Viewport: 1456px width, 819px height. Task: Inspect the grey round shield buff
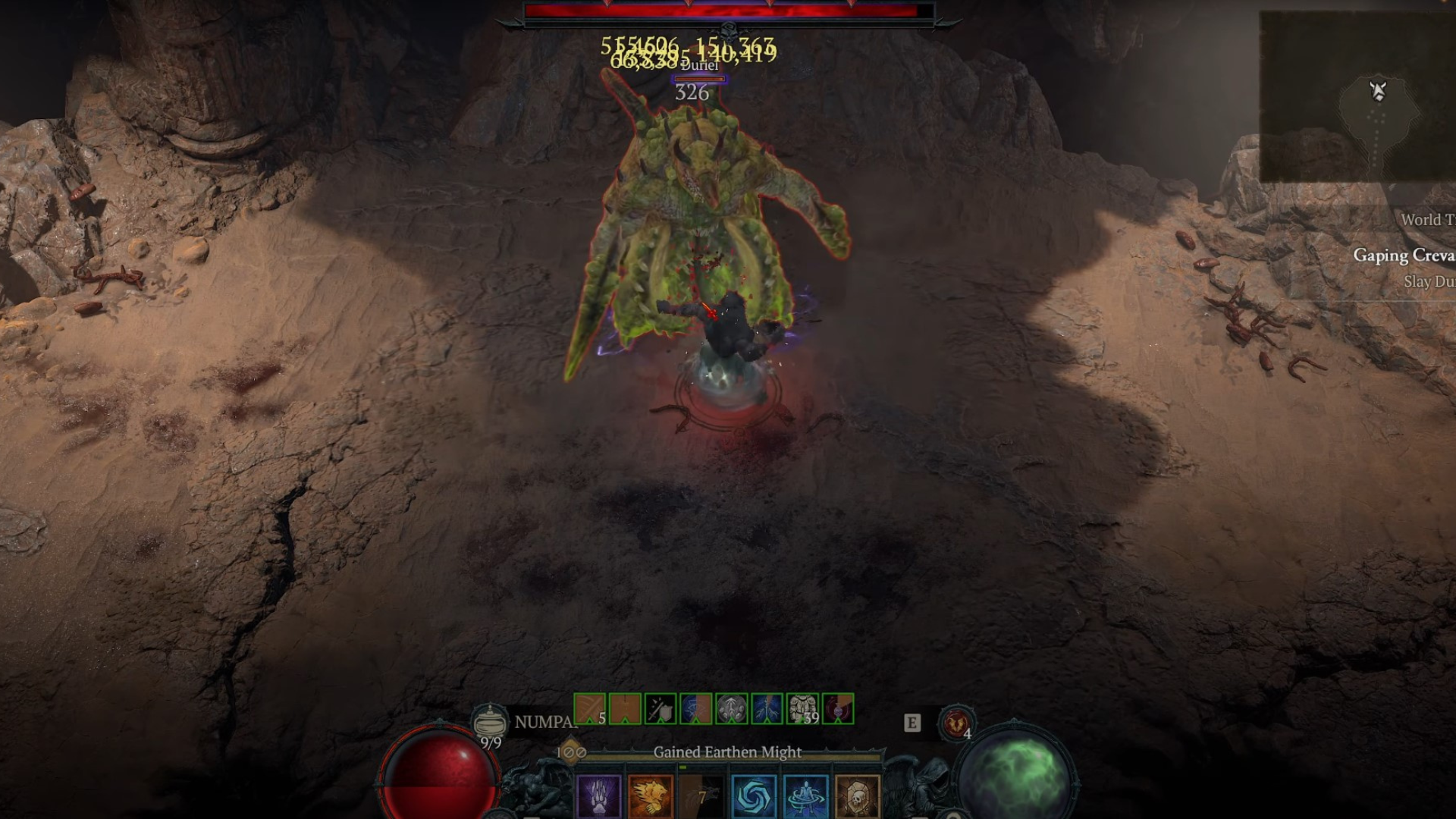click(731, 709)
